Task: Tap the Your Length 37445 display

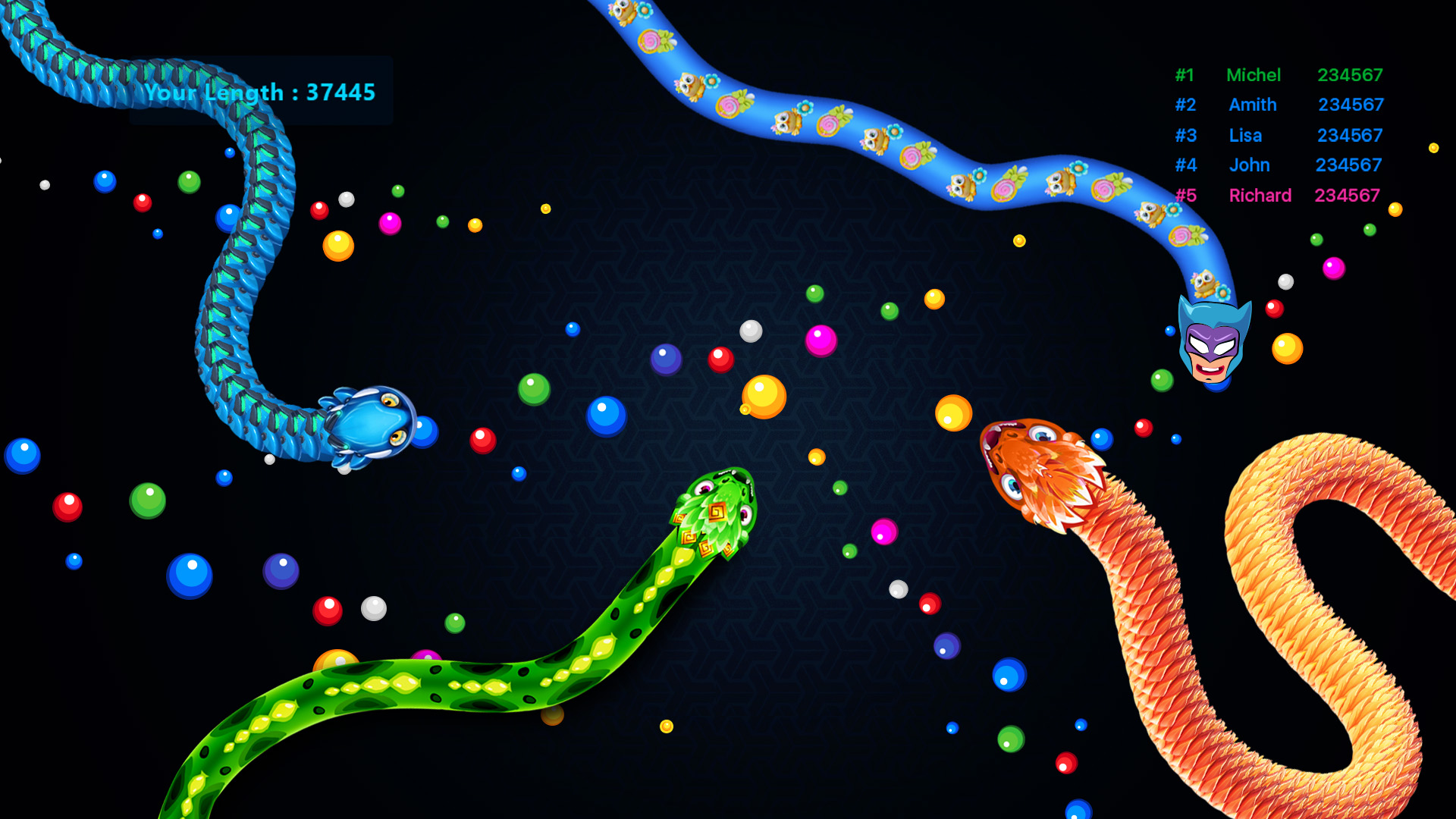Action: (262, 93)
